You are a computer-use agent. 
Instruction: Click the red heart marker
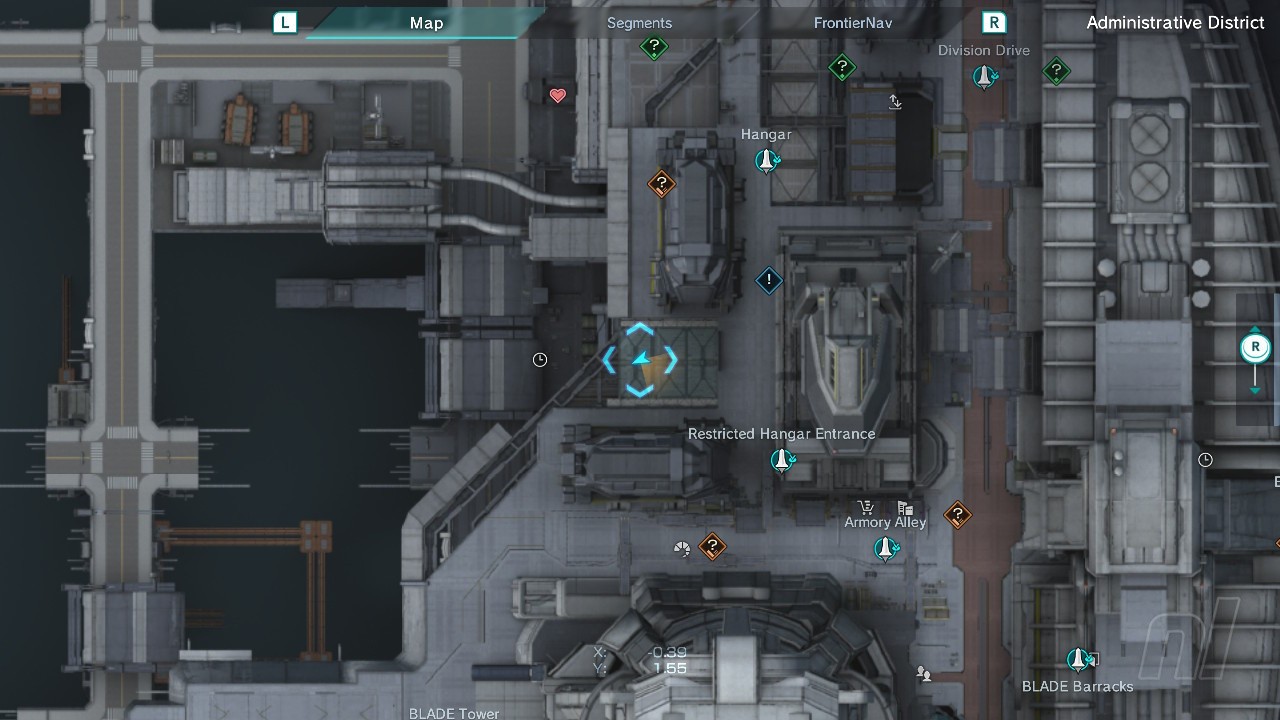tap(558, 96)
